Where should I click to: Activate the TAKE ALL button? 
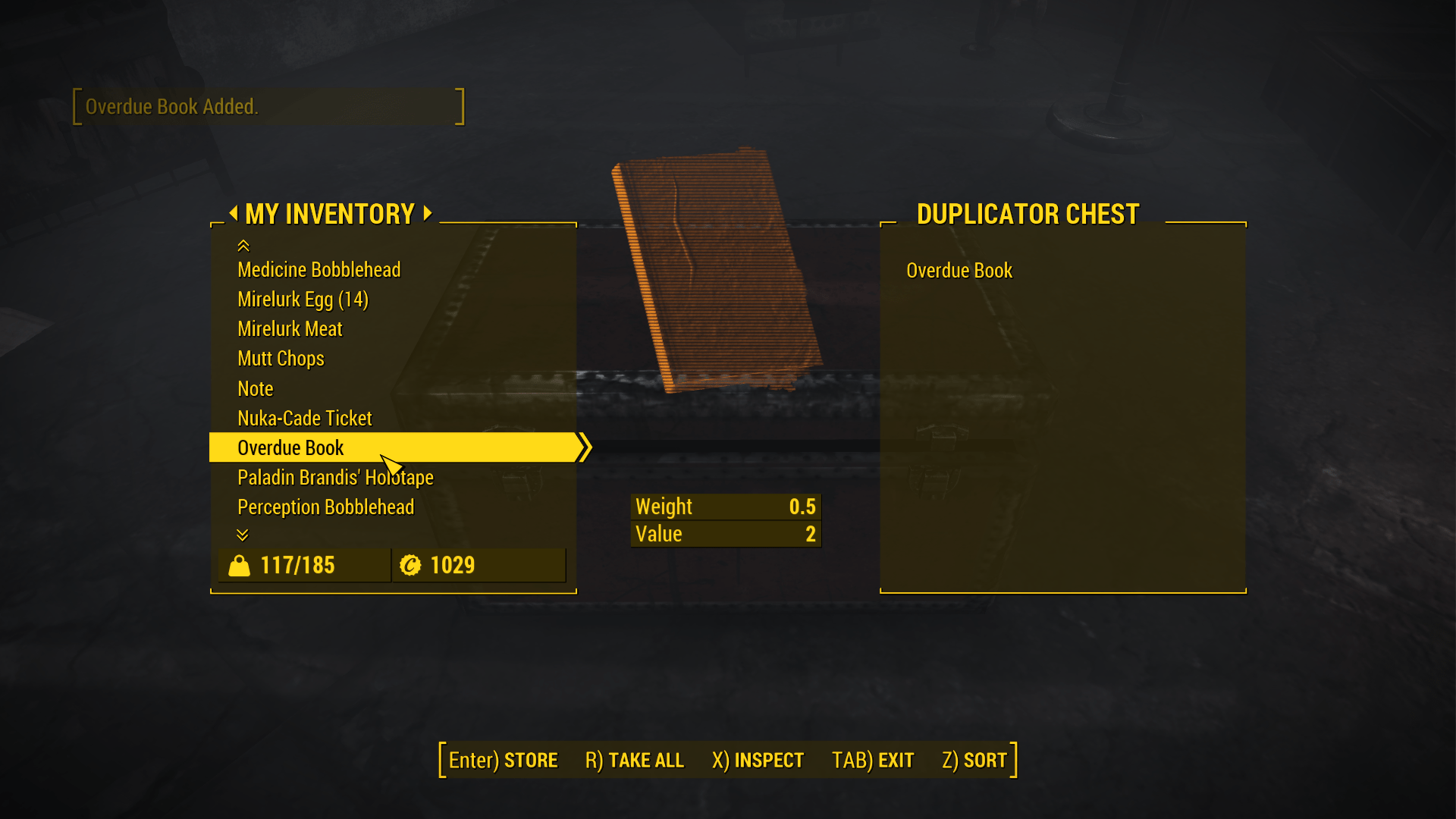tap(634, 760)
